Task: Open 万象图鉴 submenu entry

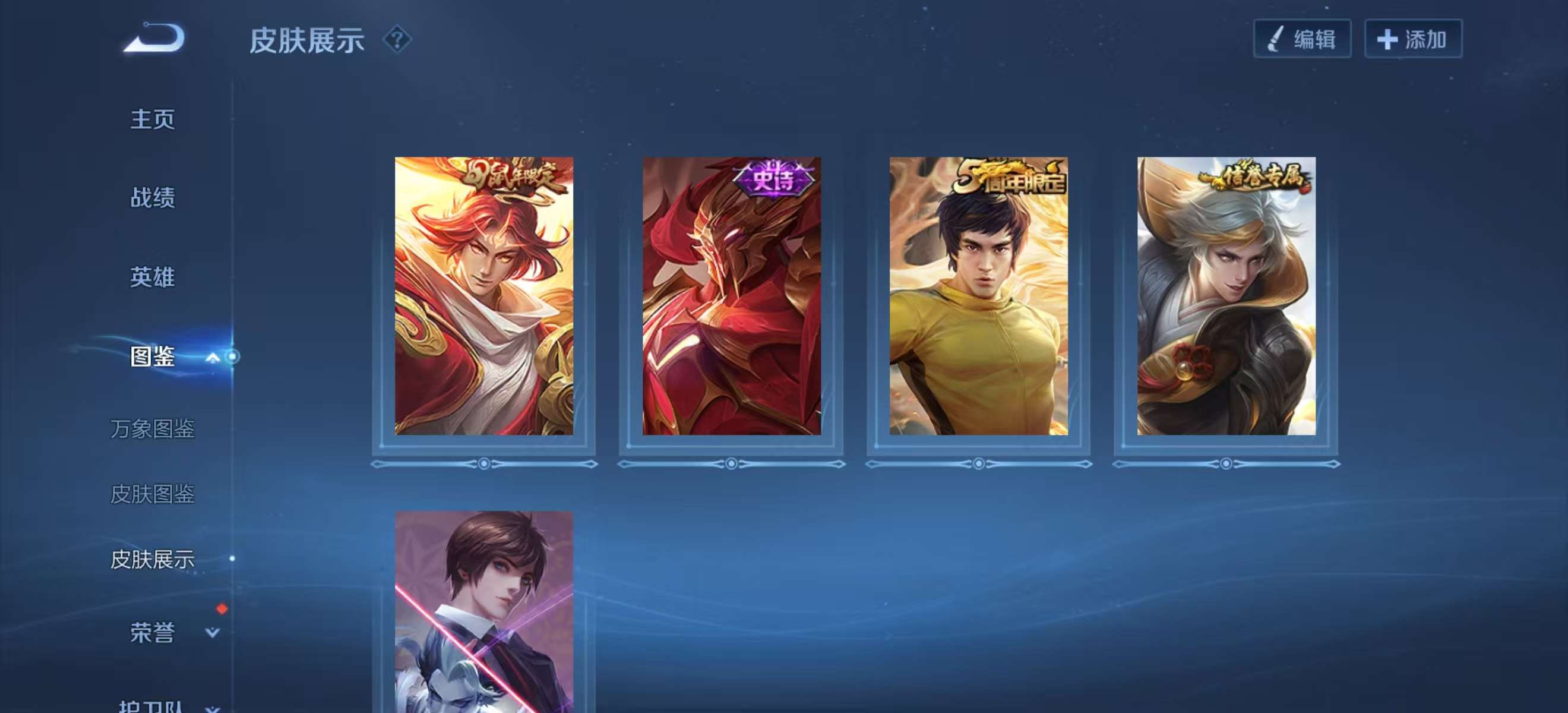Action: [152, 429]
